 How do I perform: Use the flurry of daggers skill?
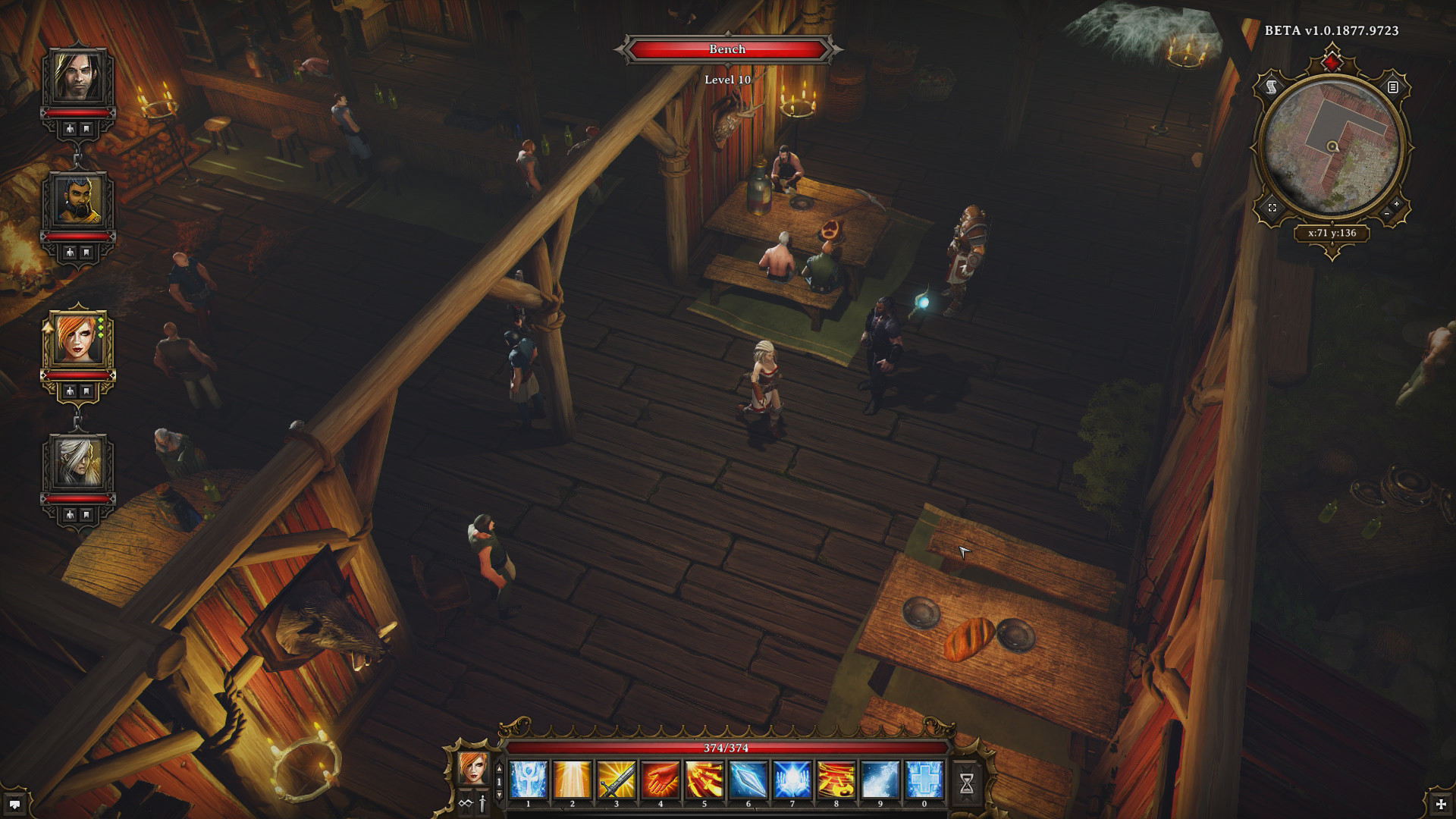coord(704,780)
